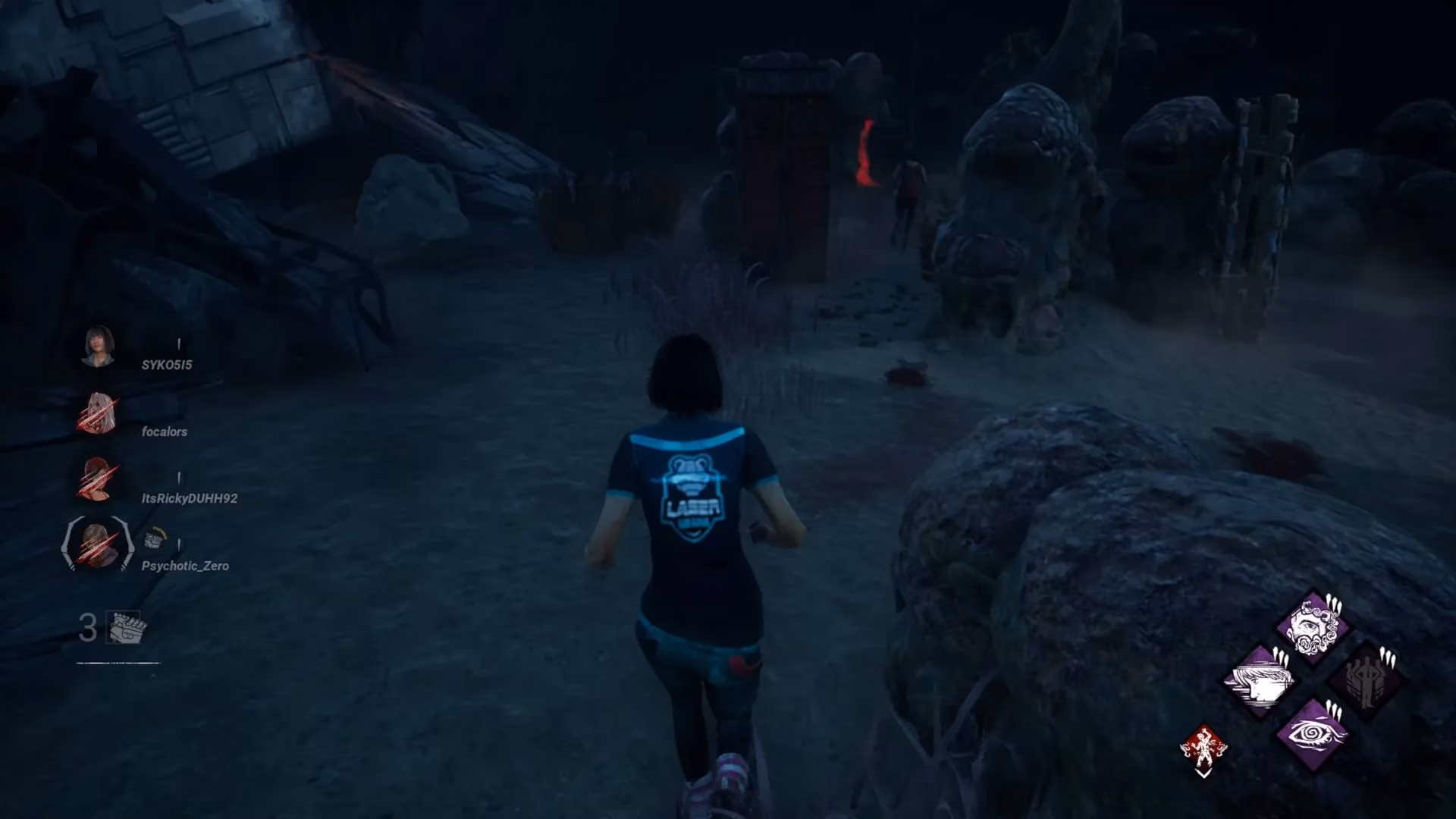
Task: Activate the spiral eye perk
Action: click(x=1312, y=733)
